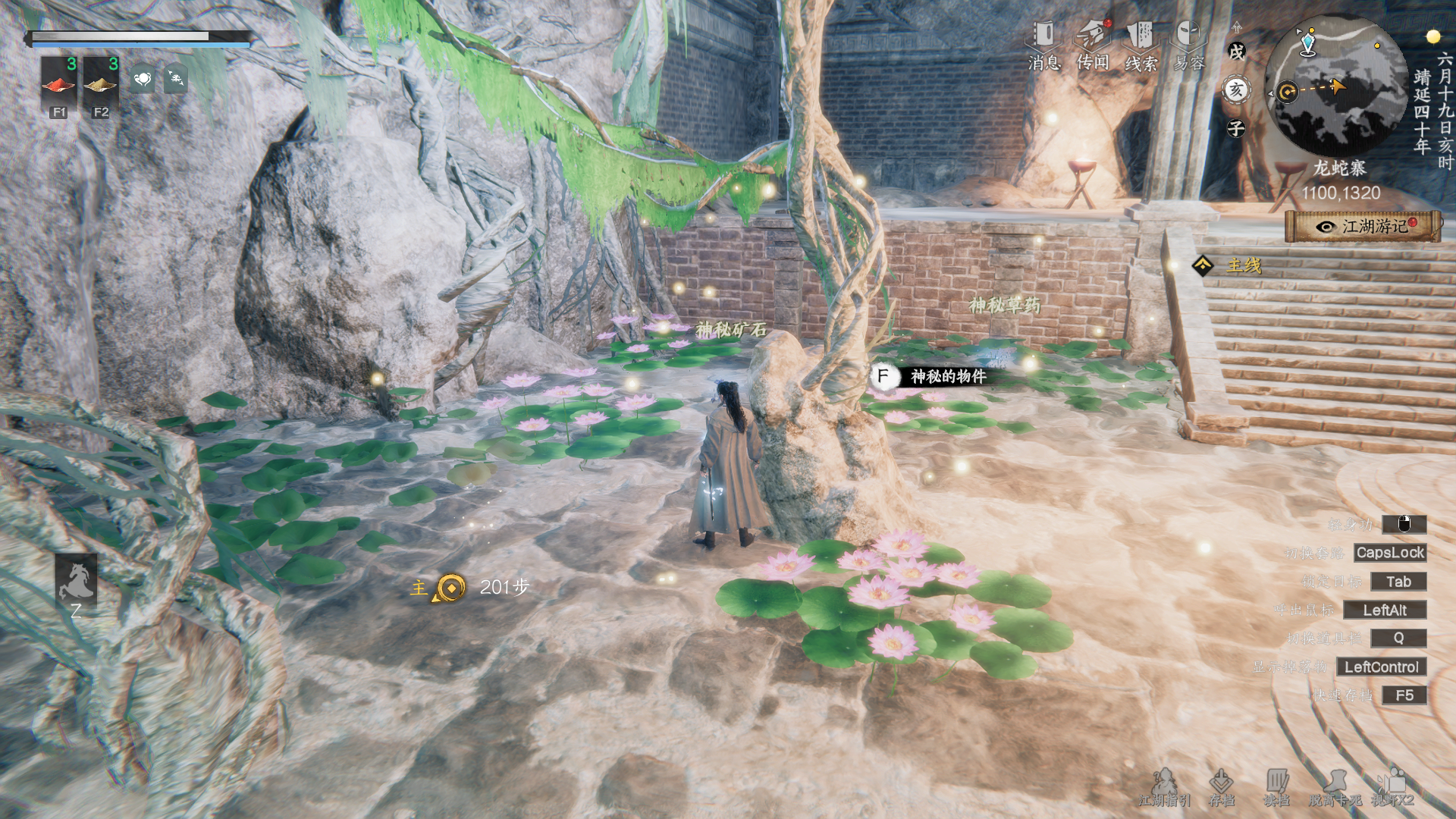Open the 江湖游记 journal scroll
Viewport: 1456px width, 819px height.
pos(1363,226)
